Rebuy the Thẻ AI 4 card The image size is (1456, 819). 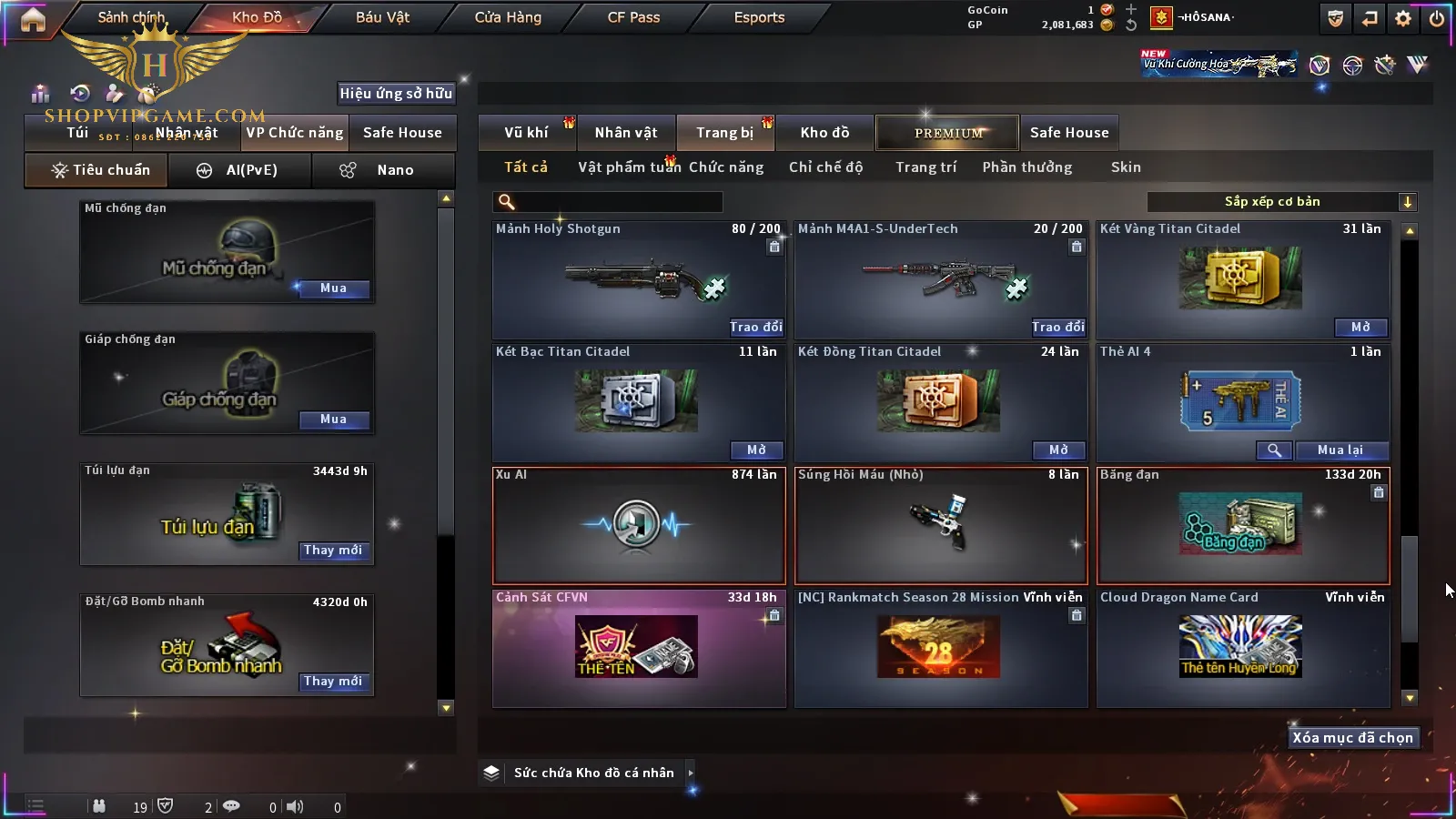pyautogui.click(x=1340, y=450)
